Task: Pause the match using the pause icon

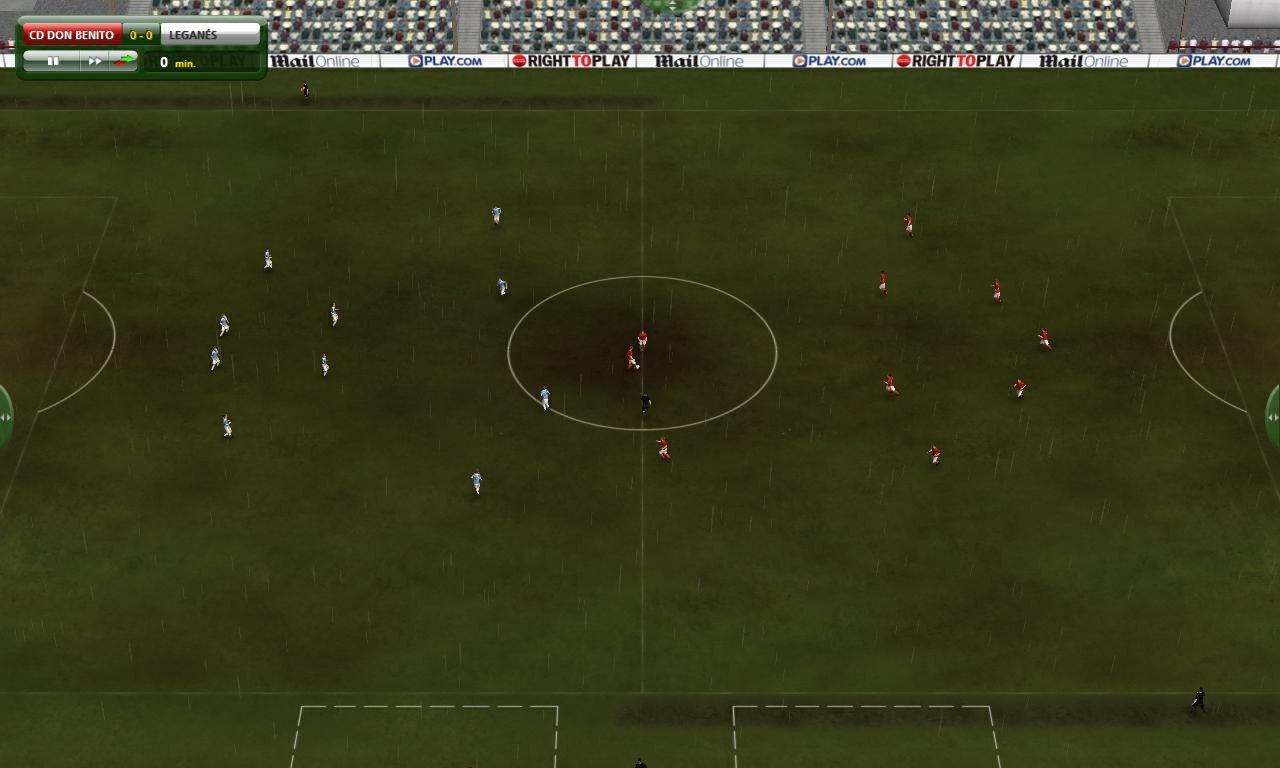Action: point(54,60)
